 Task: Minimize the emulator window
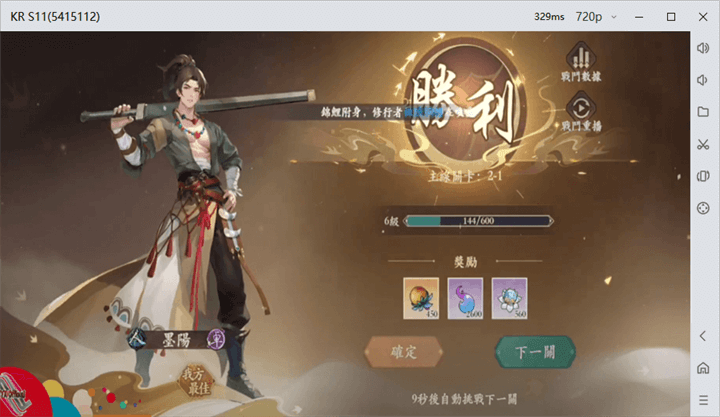click(642, 17)
